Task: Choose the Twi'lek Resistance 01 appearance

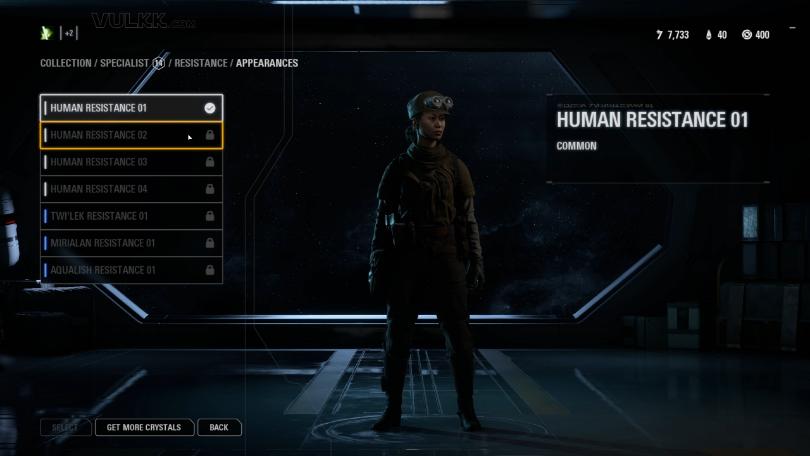Action: point(131,216)
